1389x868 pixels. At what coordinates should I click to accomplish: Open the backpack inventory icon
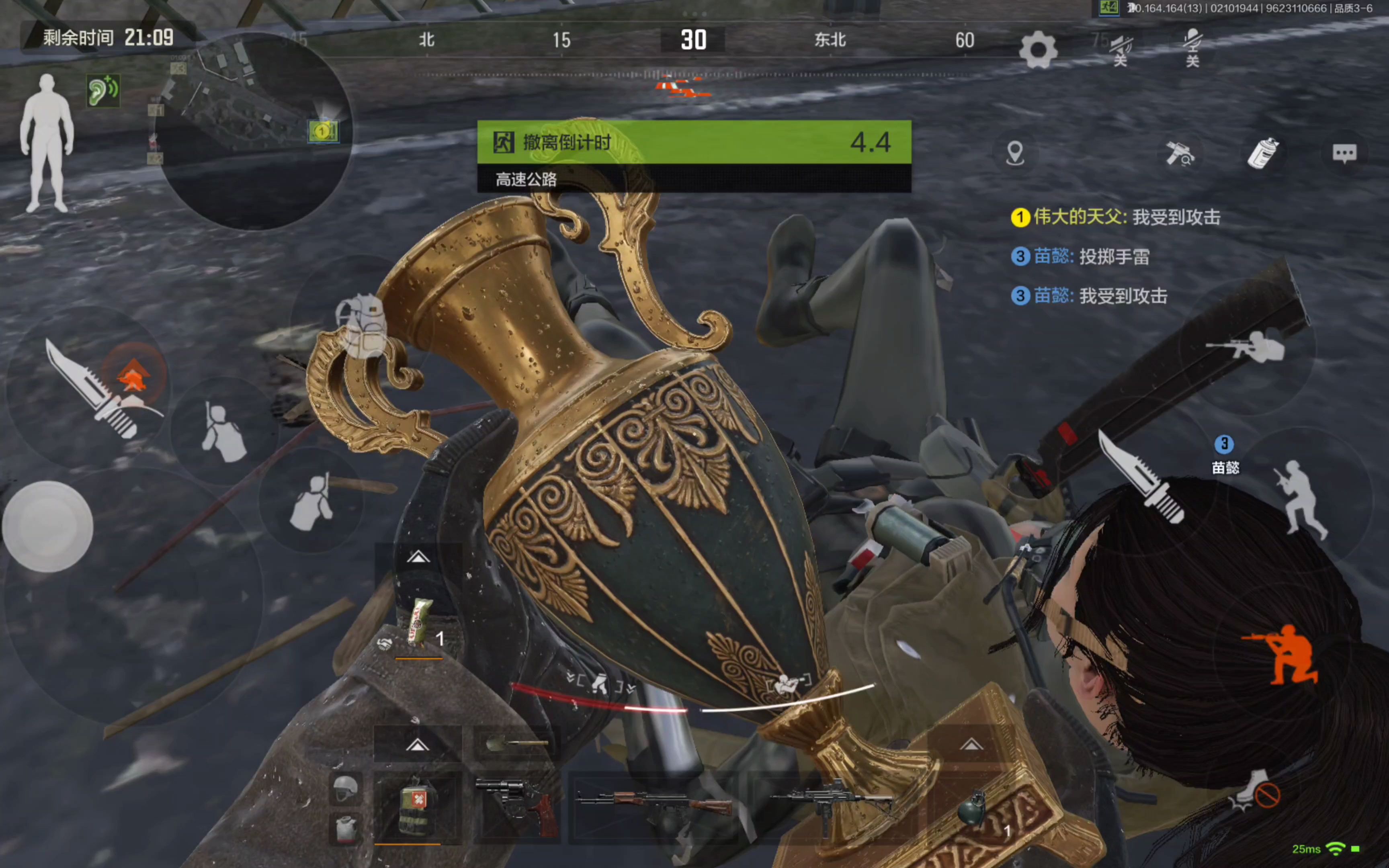pos(362,326)
